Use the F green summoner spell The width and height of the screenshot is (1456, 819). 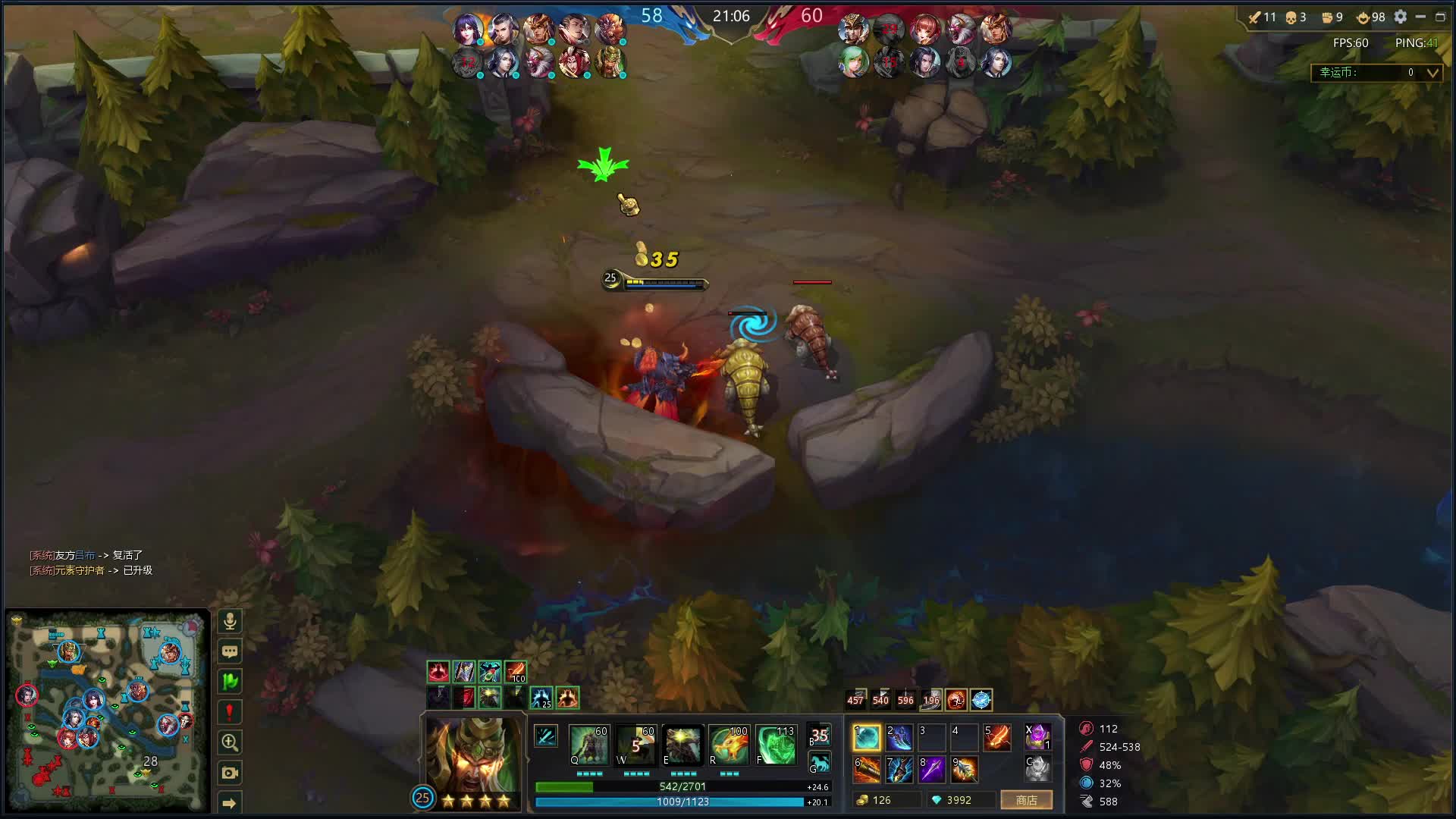click(x=776, y=745)
